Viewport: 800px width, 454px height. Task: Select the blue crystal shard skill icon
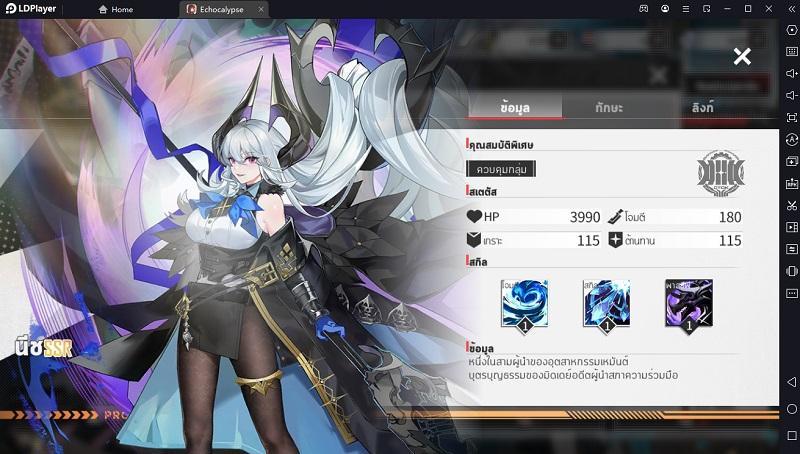[x=606, y=303]
